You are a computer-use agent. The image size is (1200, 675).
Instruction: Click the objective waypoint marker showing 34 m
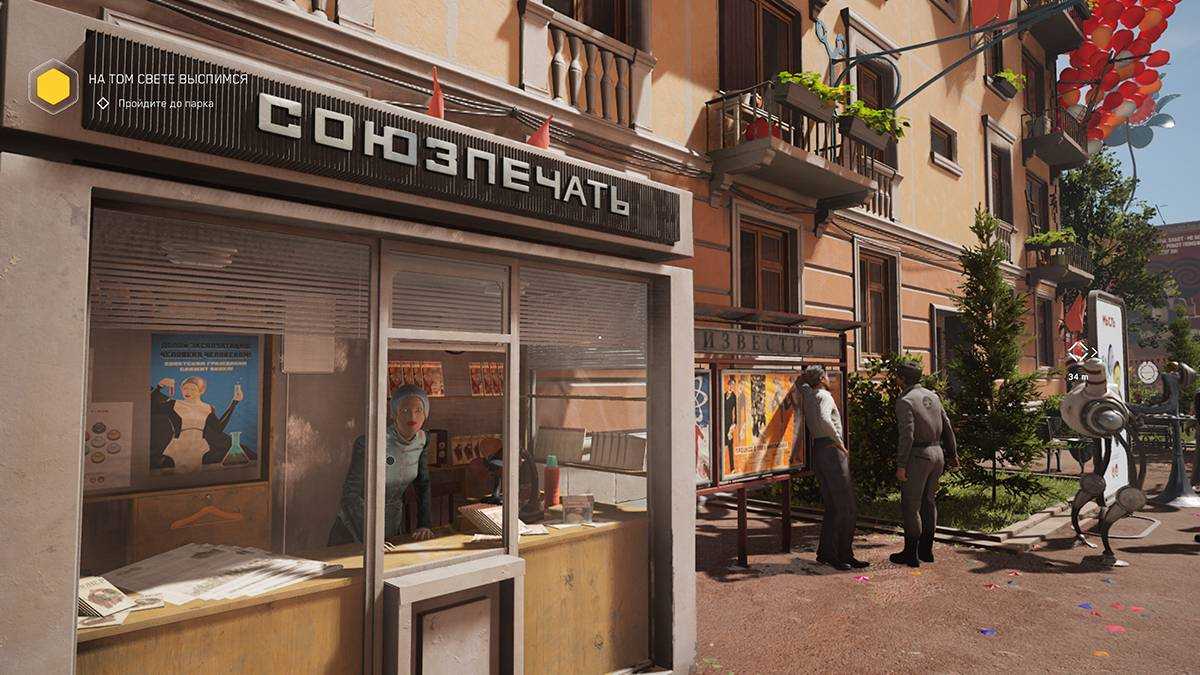tap(1078, 351)
